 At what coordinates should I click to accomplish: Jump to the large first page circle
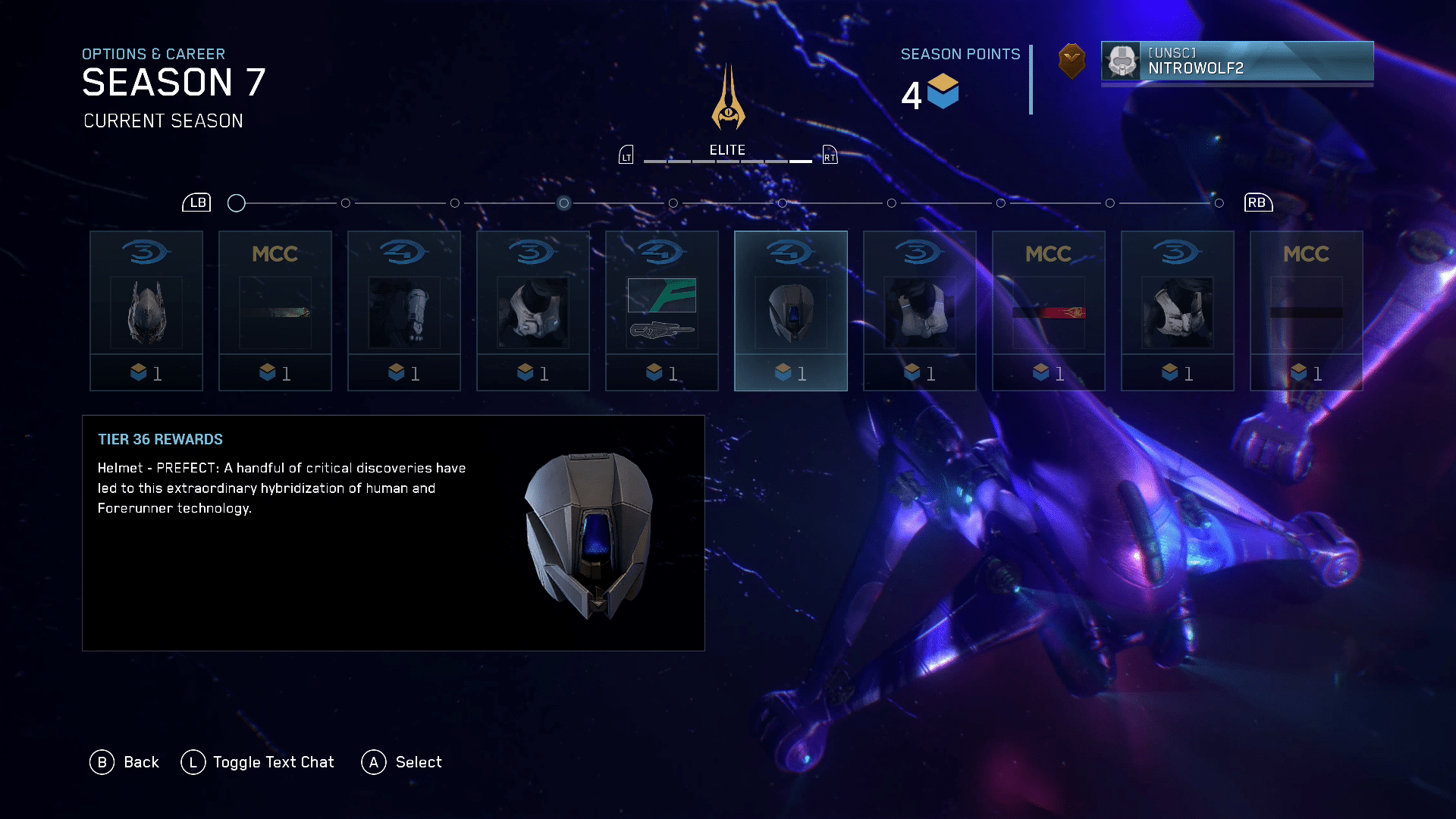point(237,203)
